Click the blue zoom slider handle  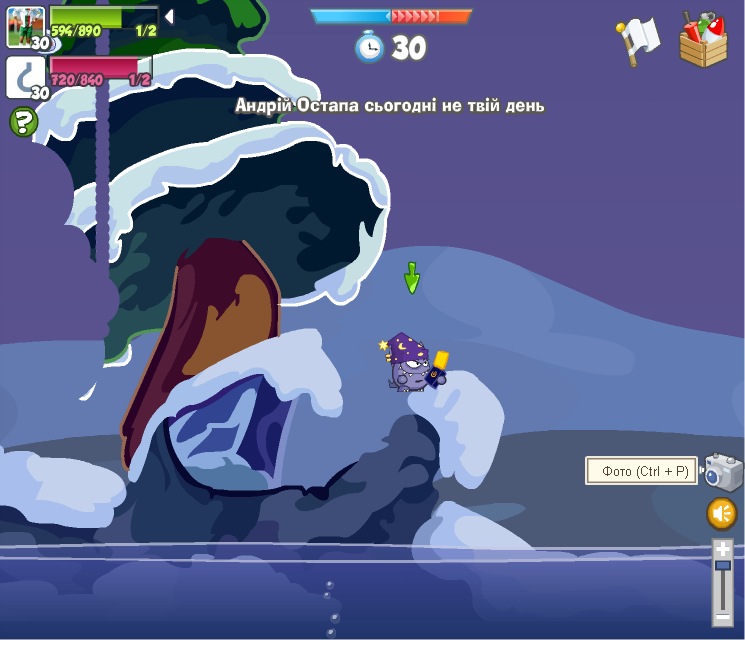[x=722, y=566]
